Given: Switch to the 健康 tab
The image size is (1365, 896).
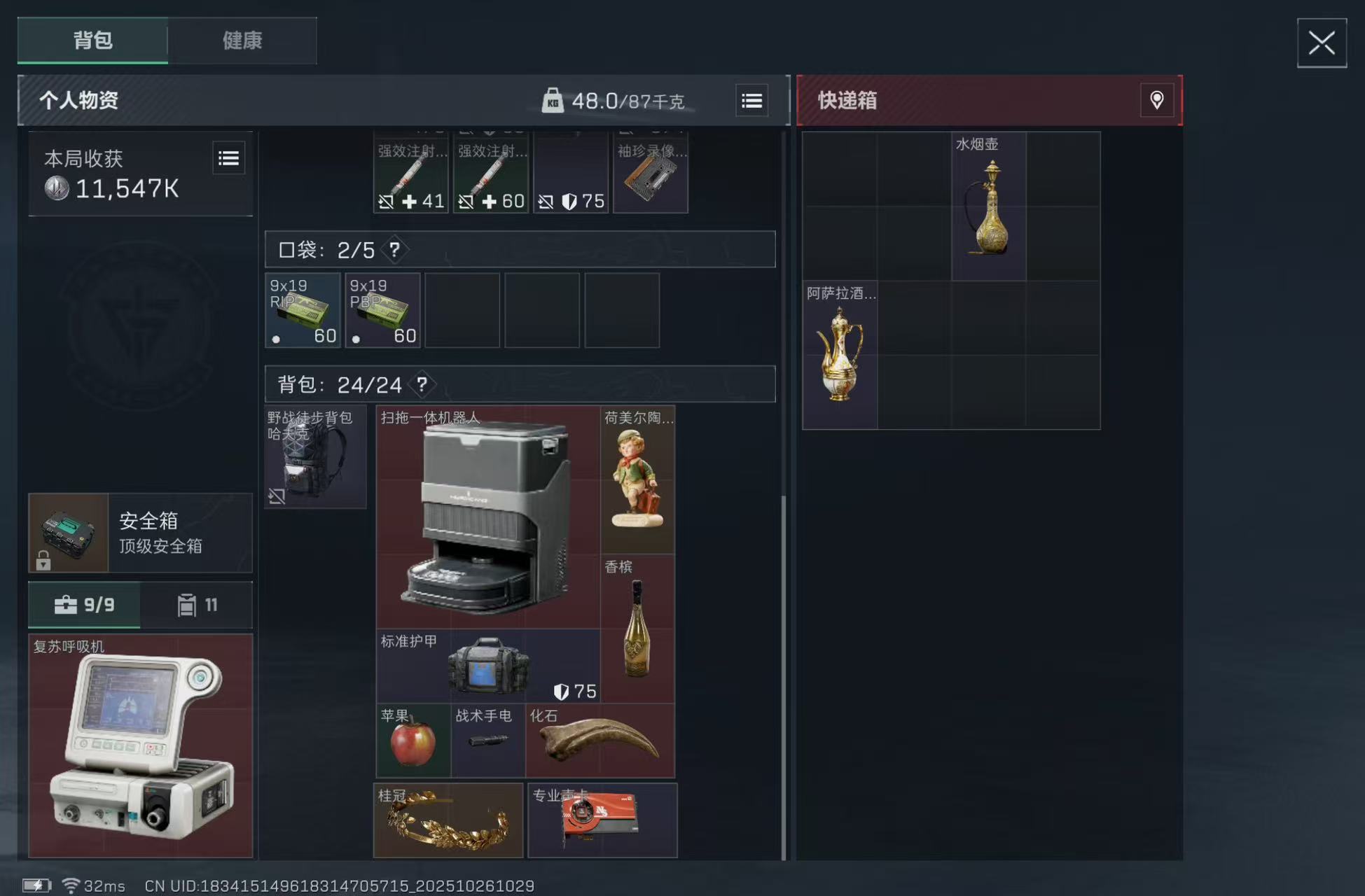Looking at the screenshot, I should point(242,41).
